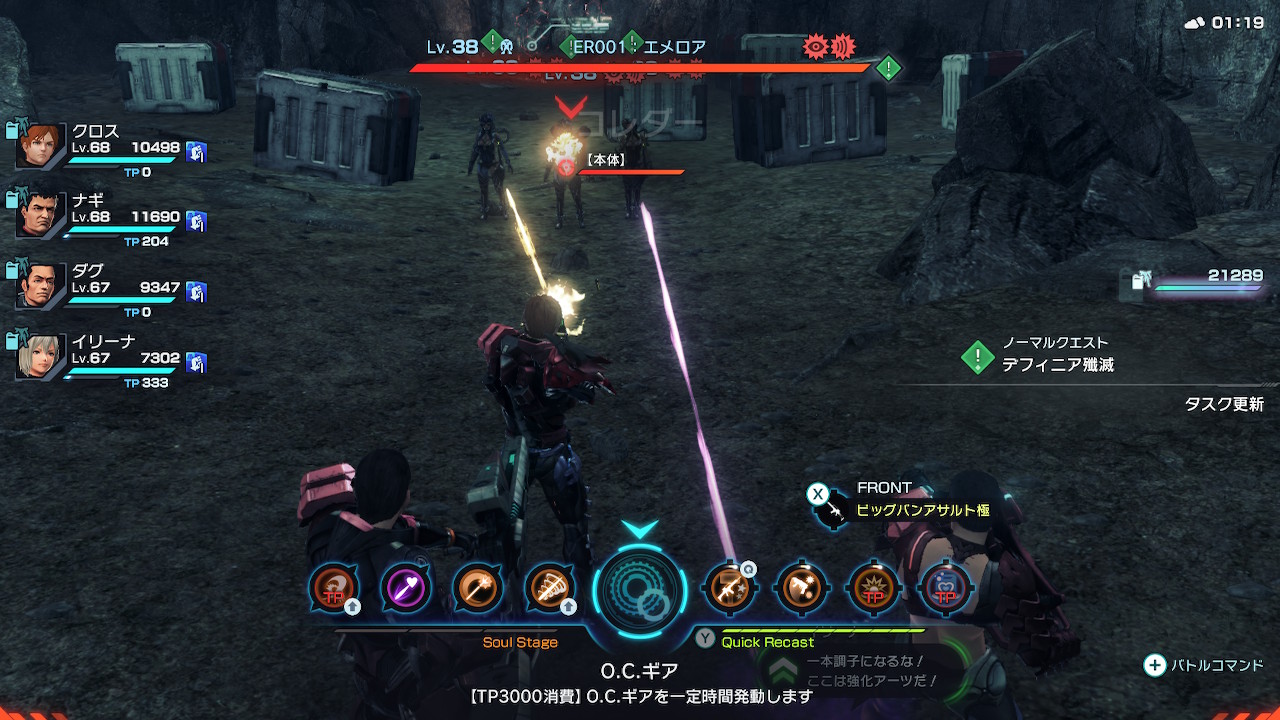Choose the blue heart TP art
1280x720 pixels.
945,588
